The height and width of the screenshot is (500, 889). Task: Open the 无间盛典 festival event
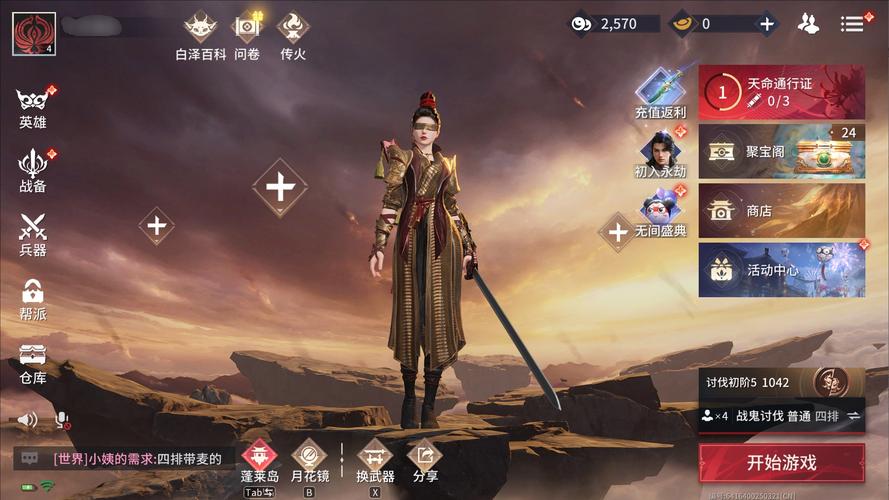click(x=660, y=213)
